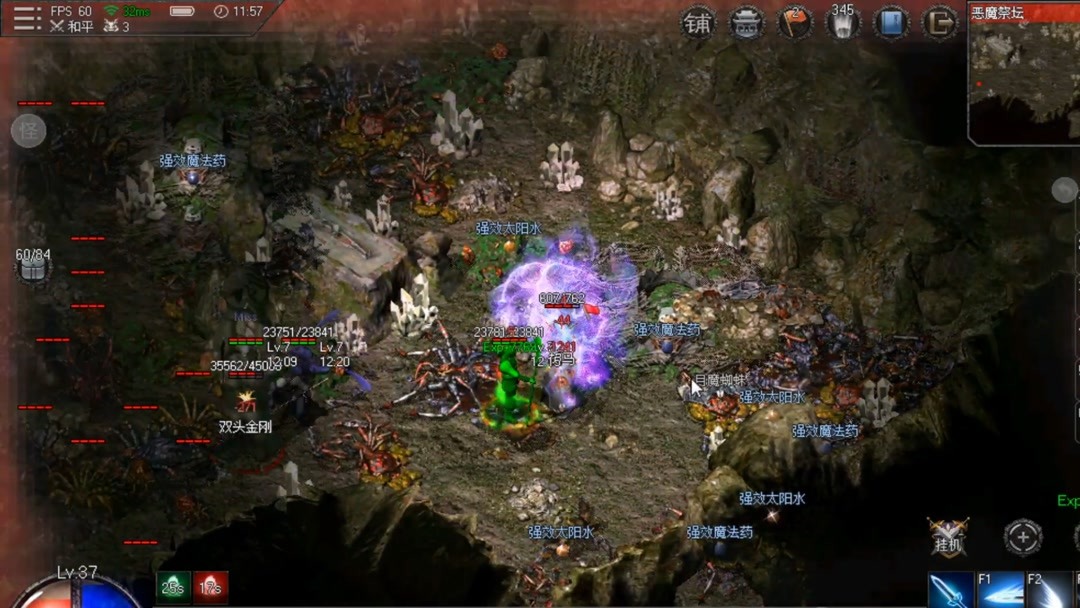Select the green 25s buff icon

pos(172,587)
